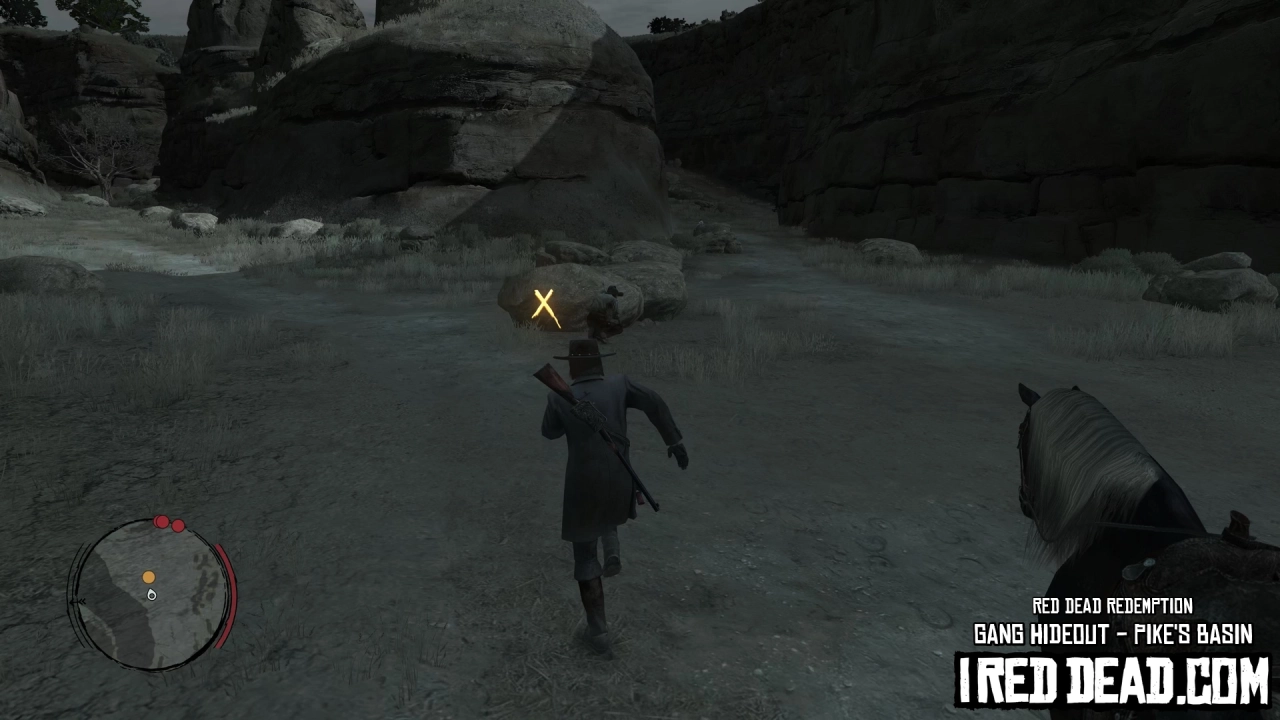The width and height of the screenshot is (1280, 720).
Task: Click the rightmost red enemy blip on minimap
Action: (x=177, y=527)
